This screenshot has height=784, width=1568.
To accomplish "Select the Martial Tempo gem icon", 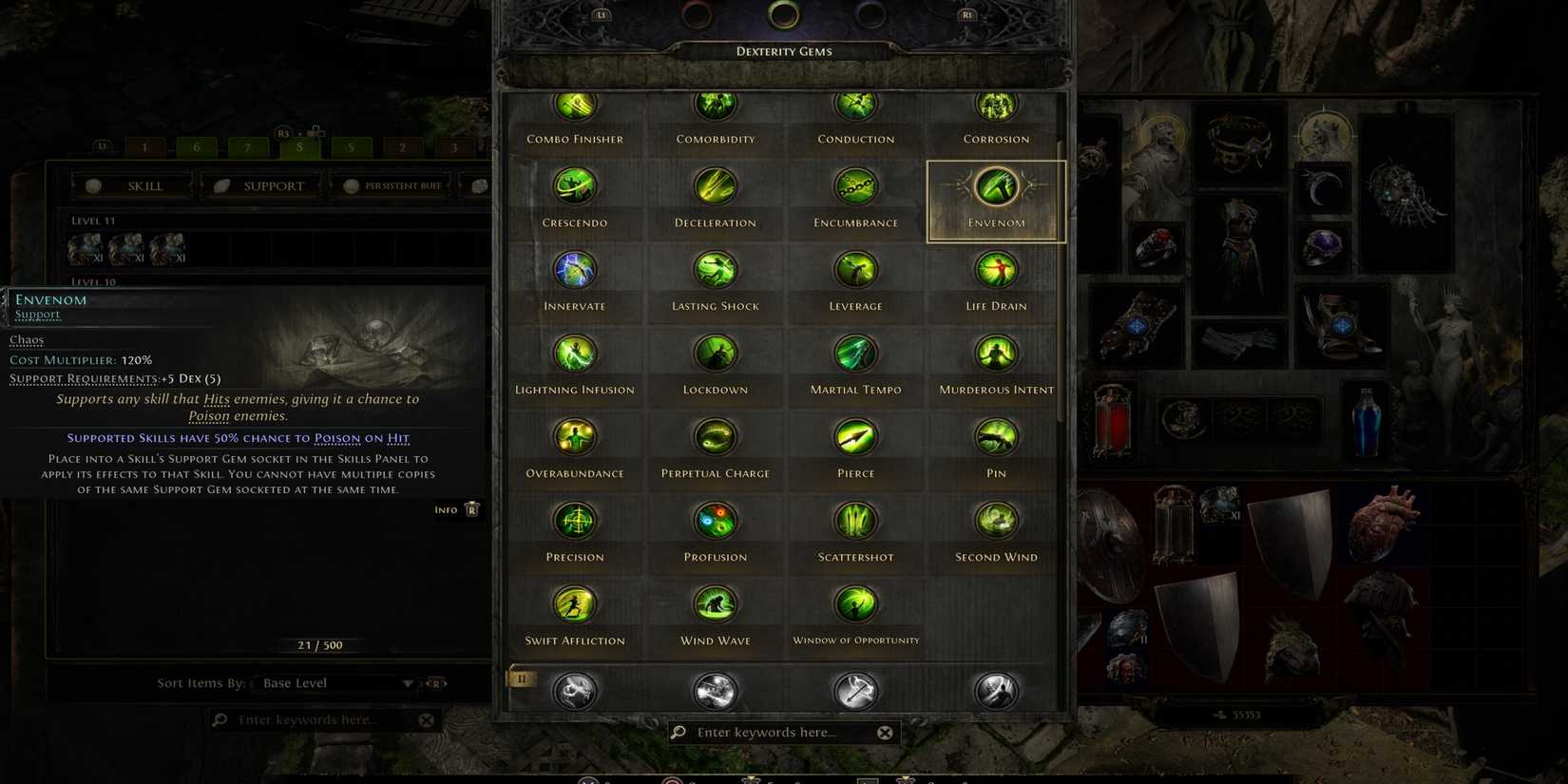I will 855,354.
